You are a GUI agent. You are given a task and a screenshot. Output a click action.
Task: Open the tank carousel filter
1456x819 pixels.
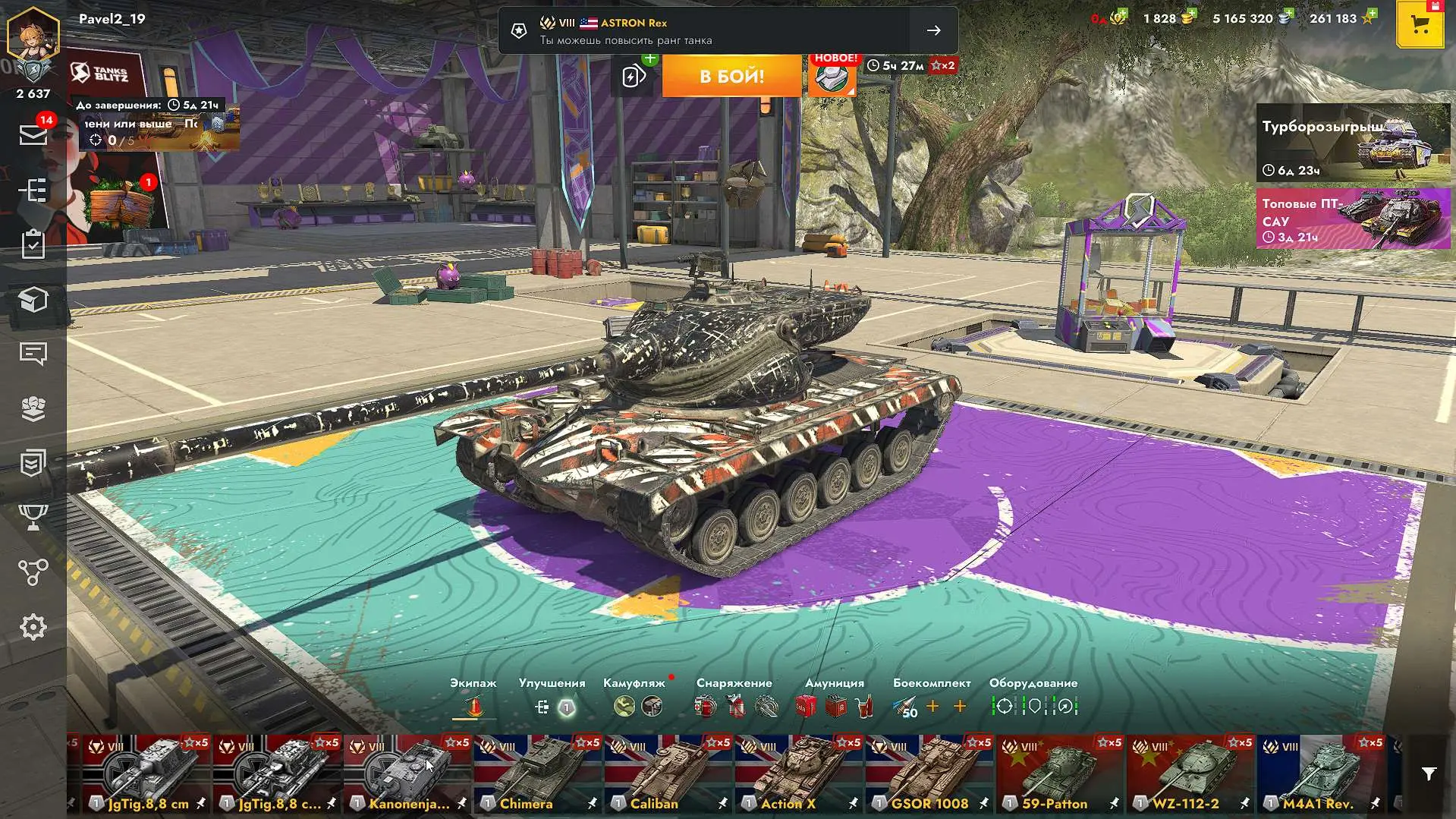point(1429,774)
